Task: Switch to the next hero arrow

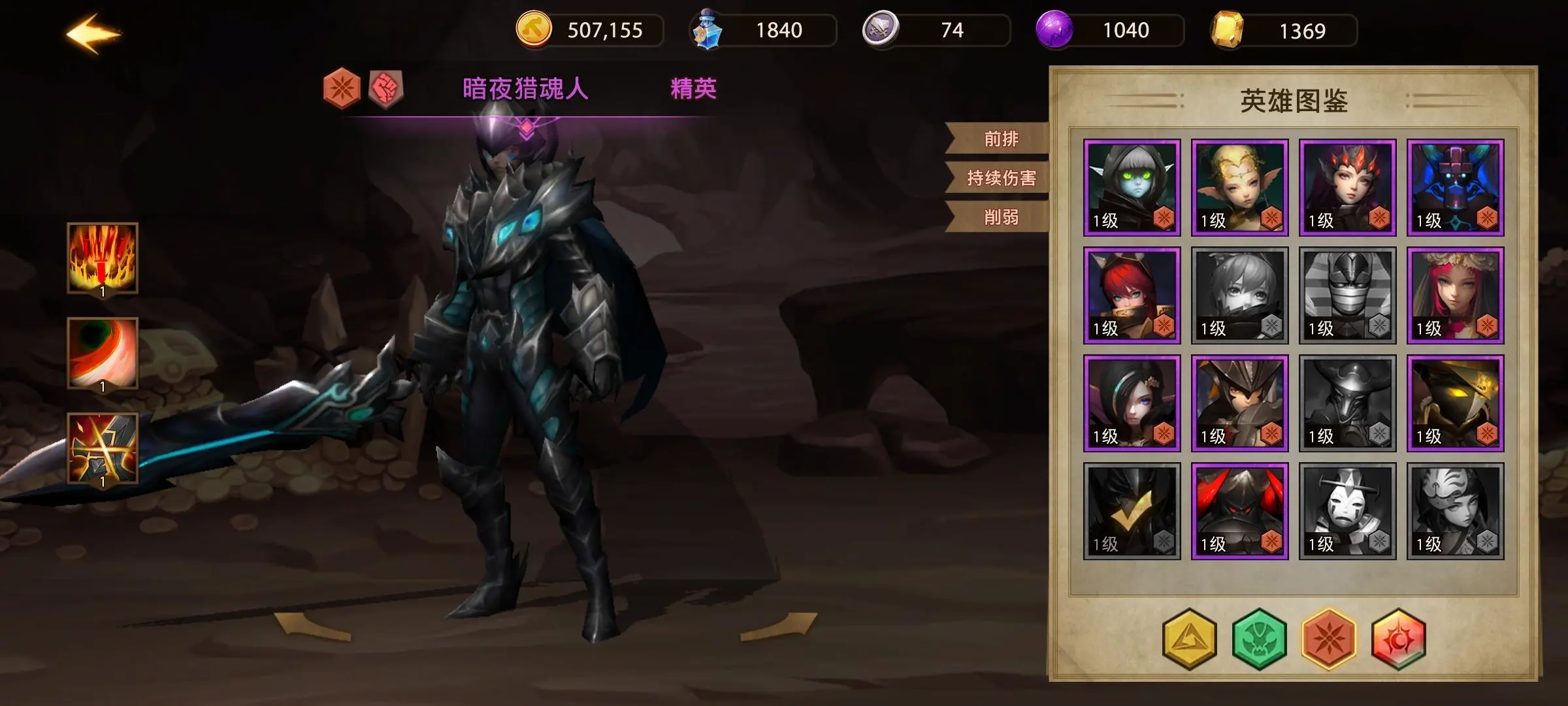Action: 779,626
